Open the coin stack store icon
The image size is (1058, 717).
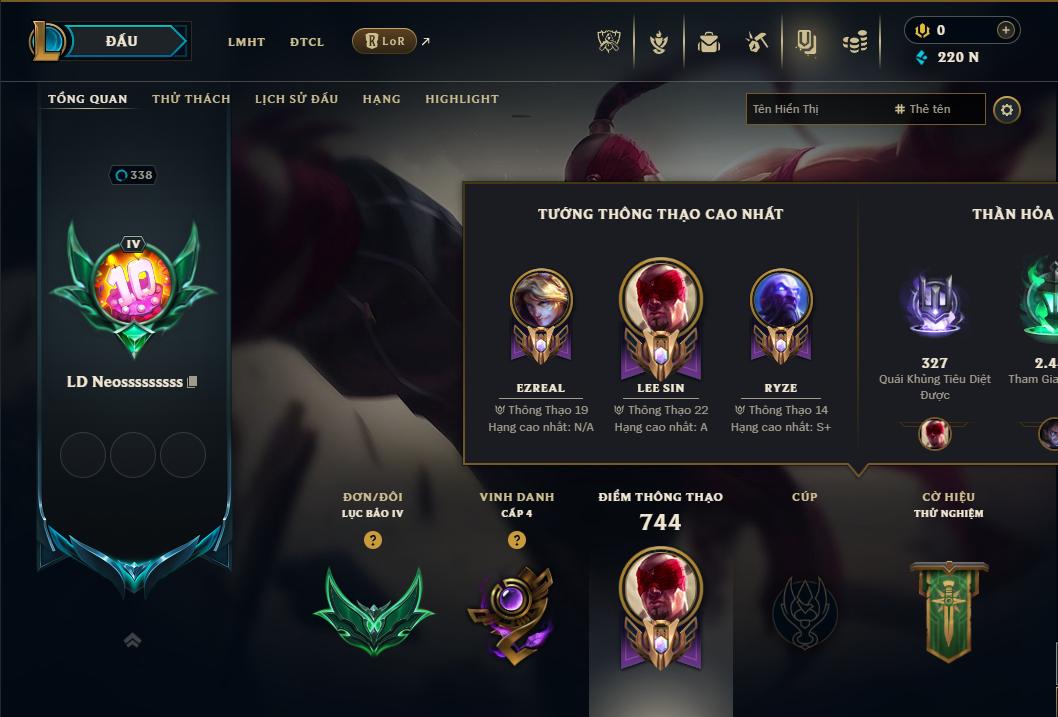(x=854, y=42)
